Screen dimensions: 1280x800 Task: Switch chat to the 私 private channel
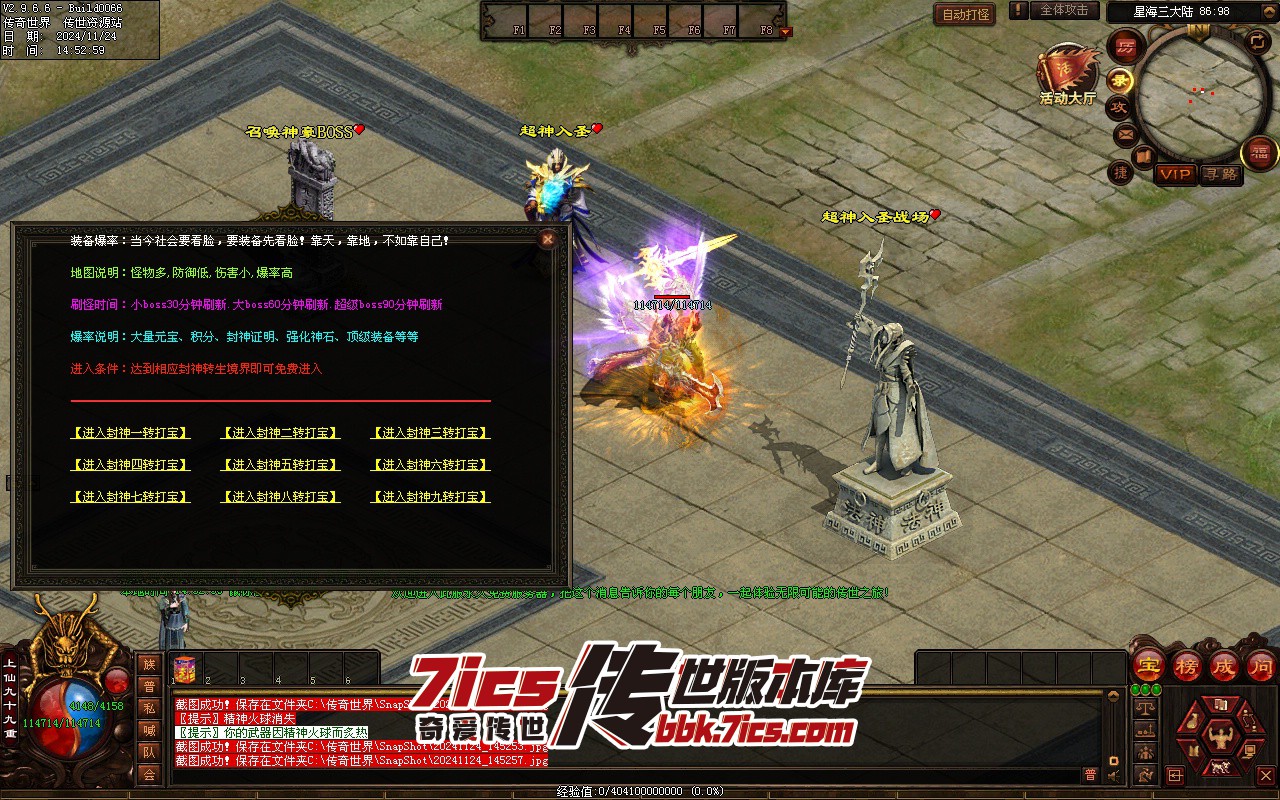tap(149, 708)
